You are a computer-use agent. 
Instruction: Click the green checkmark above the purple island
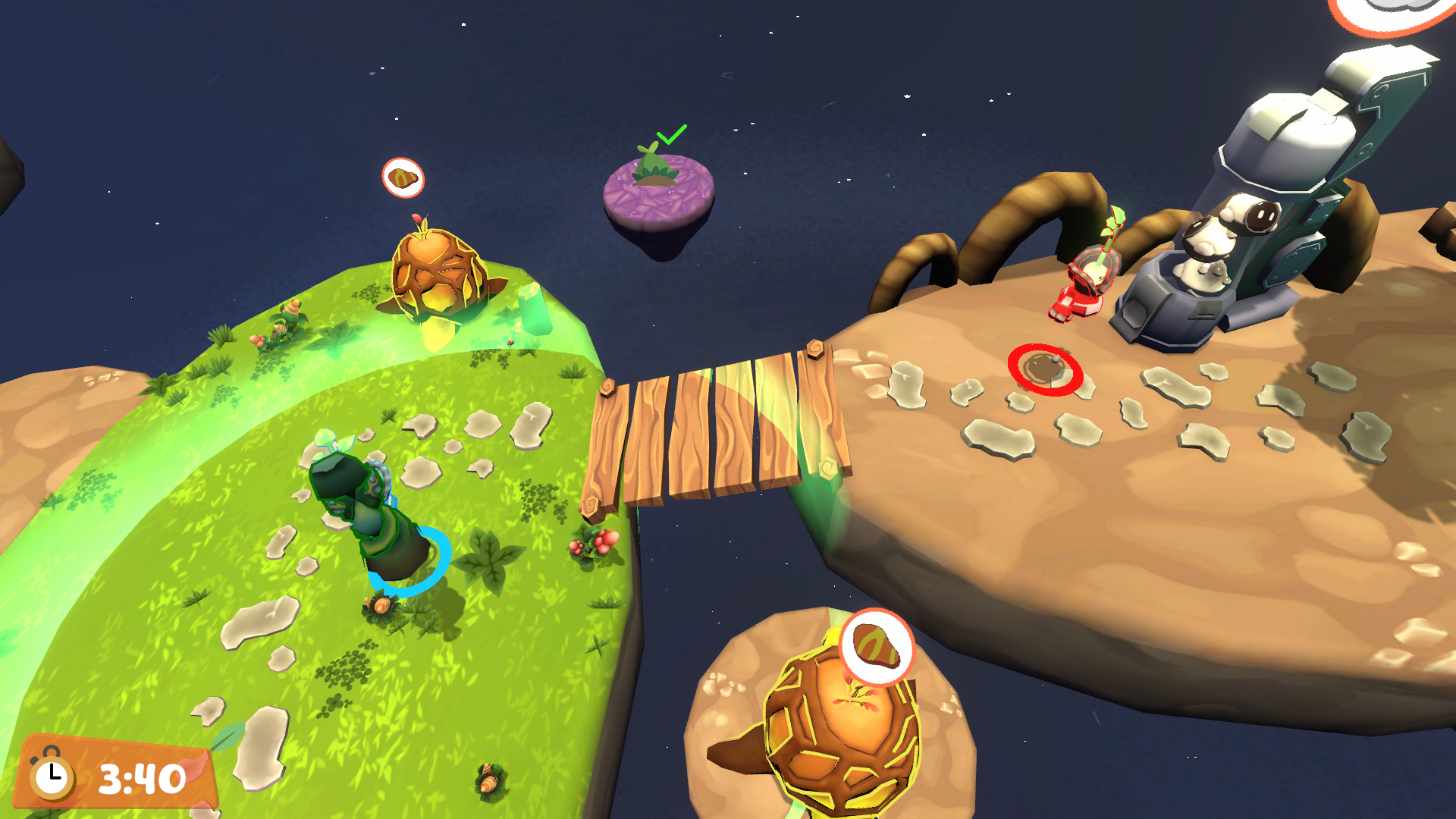click(671, 135)
